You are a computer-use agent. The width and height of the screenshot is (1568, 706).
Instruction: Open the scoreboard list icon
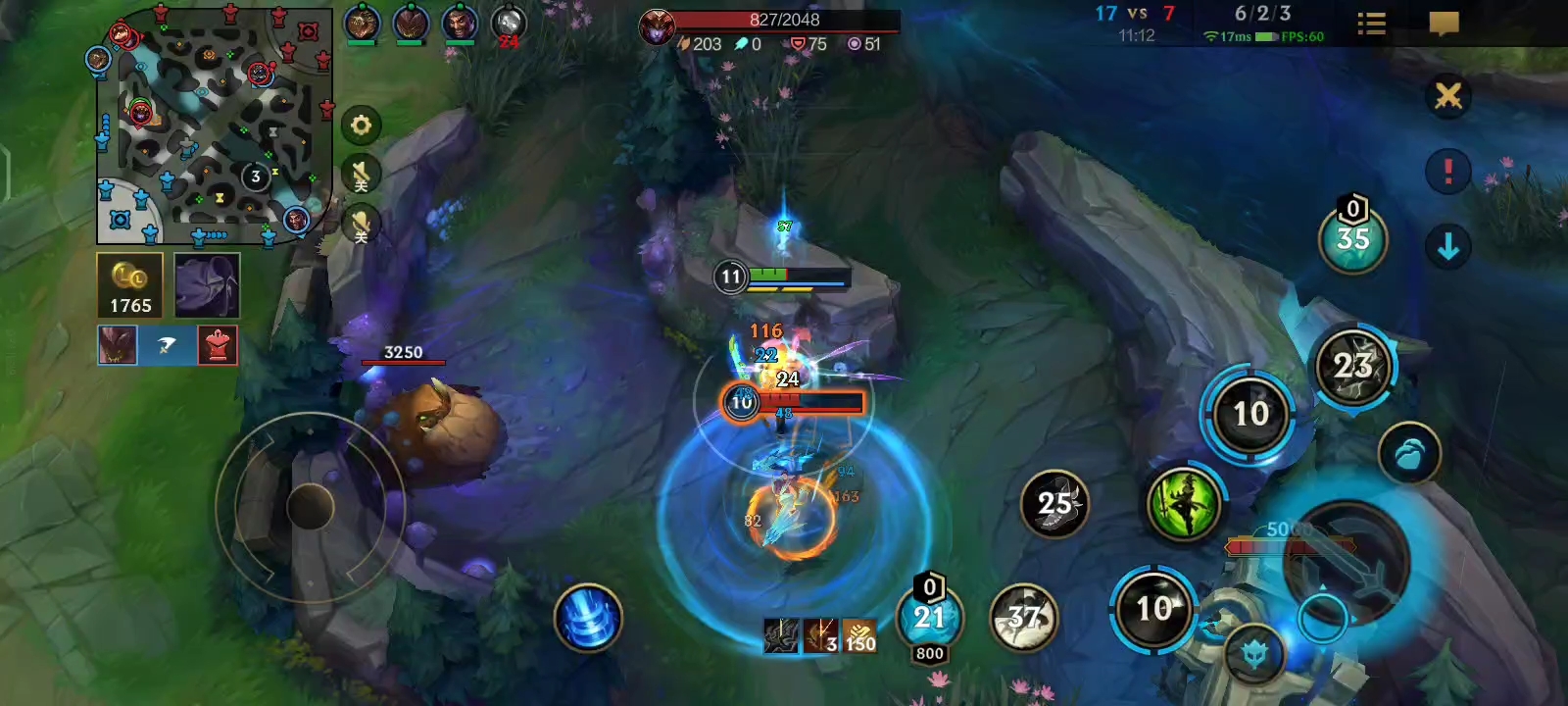[1371, 24]
